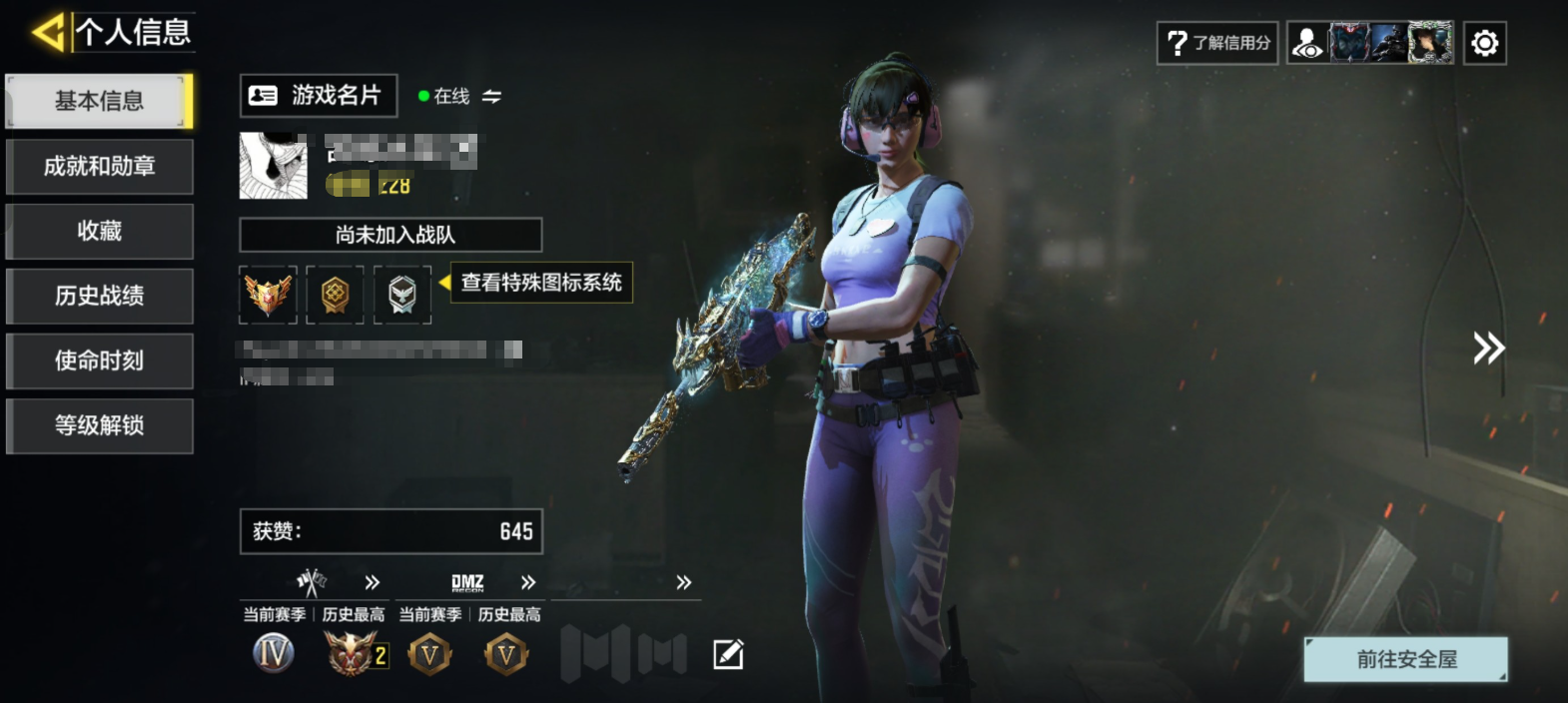
Task: Open the 使命时刻 tab
Action: click(x=99, y=360)
